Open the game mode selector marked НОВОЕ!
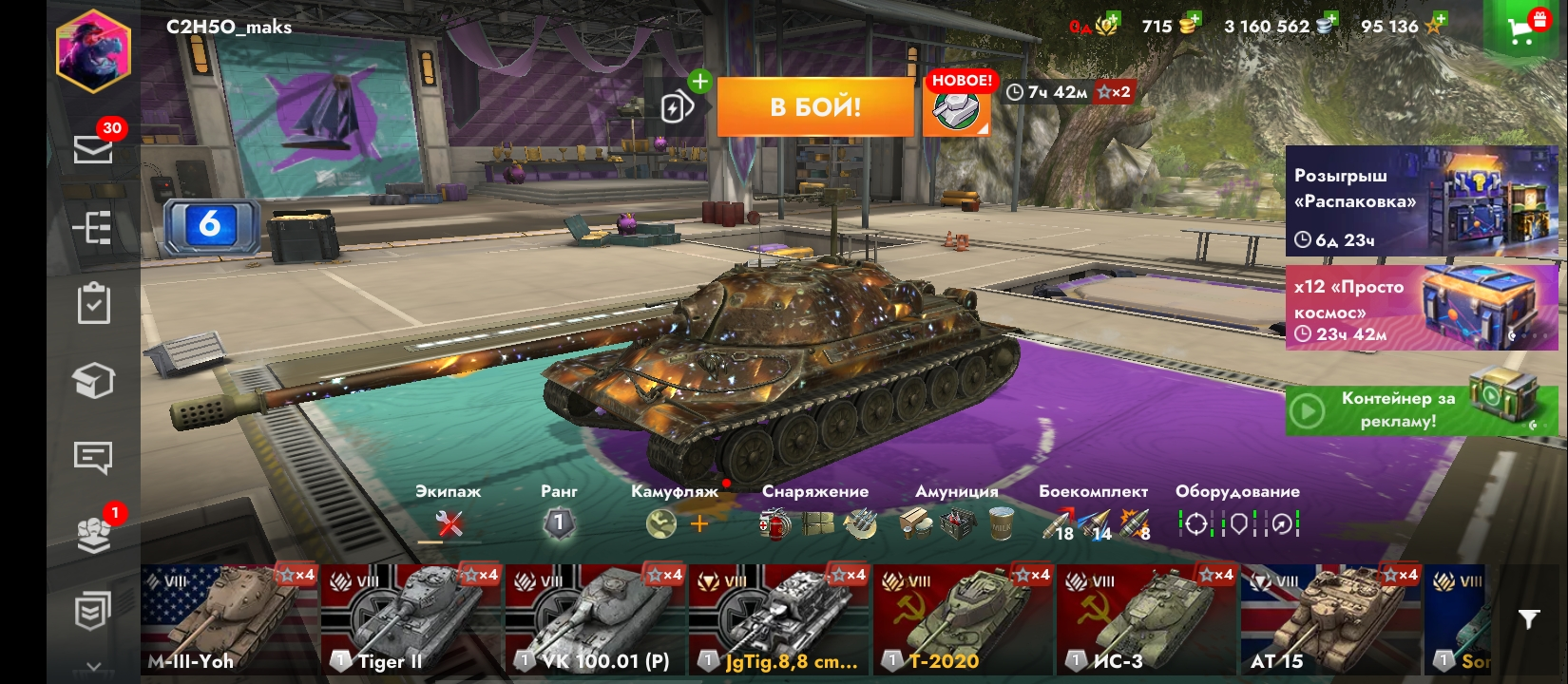Viewport: 1568px width, 684px height. [x=956, y=109]
